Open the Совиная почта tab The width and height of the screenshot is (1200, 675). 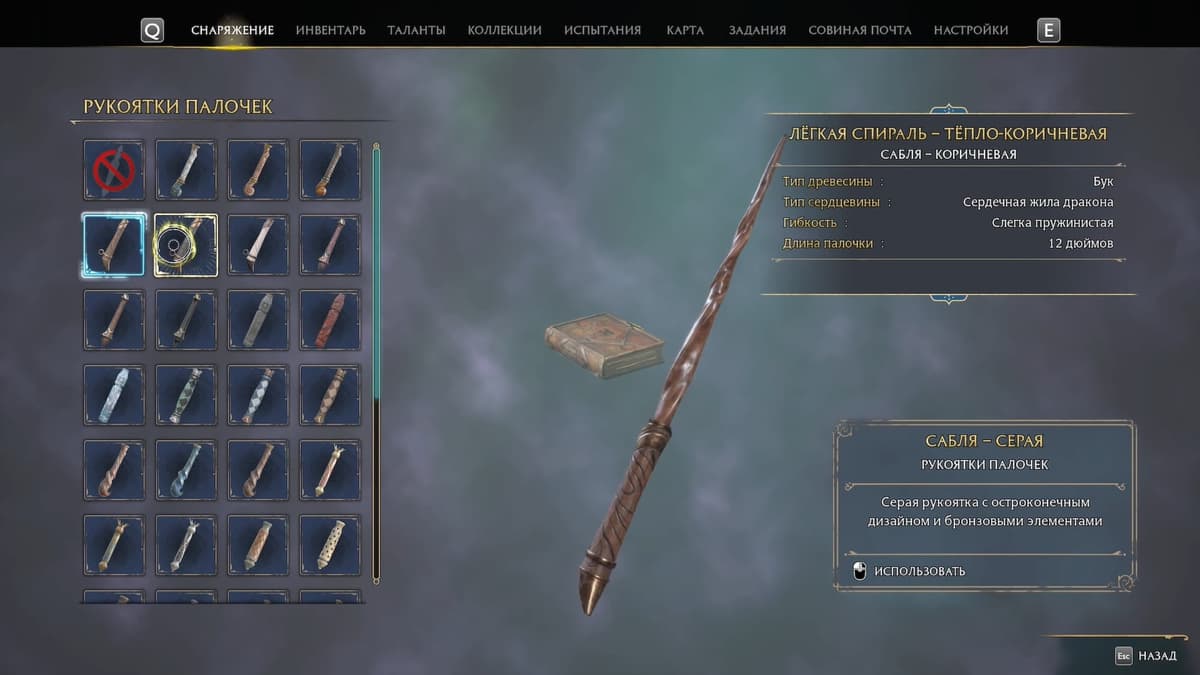tap(859, 30)
